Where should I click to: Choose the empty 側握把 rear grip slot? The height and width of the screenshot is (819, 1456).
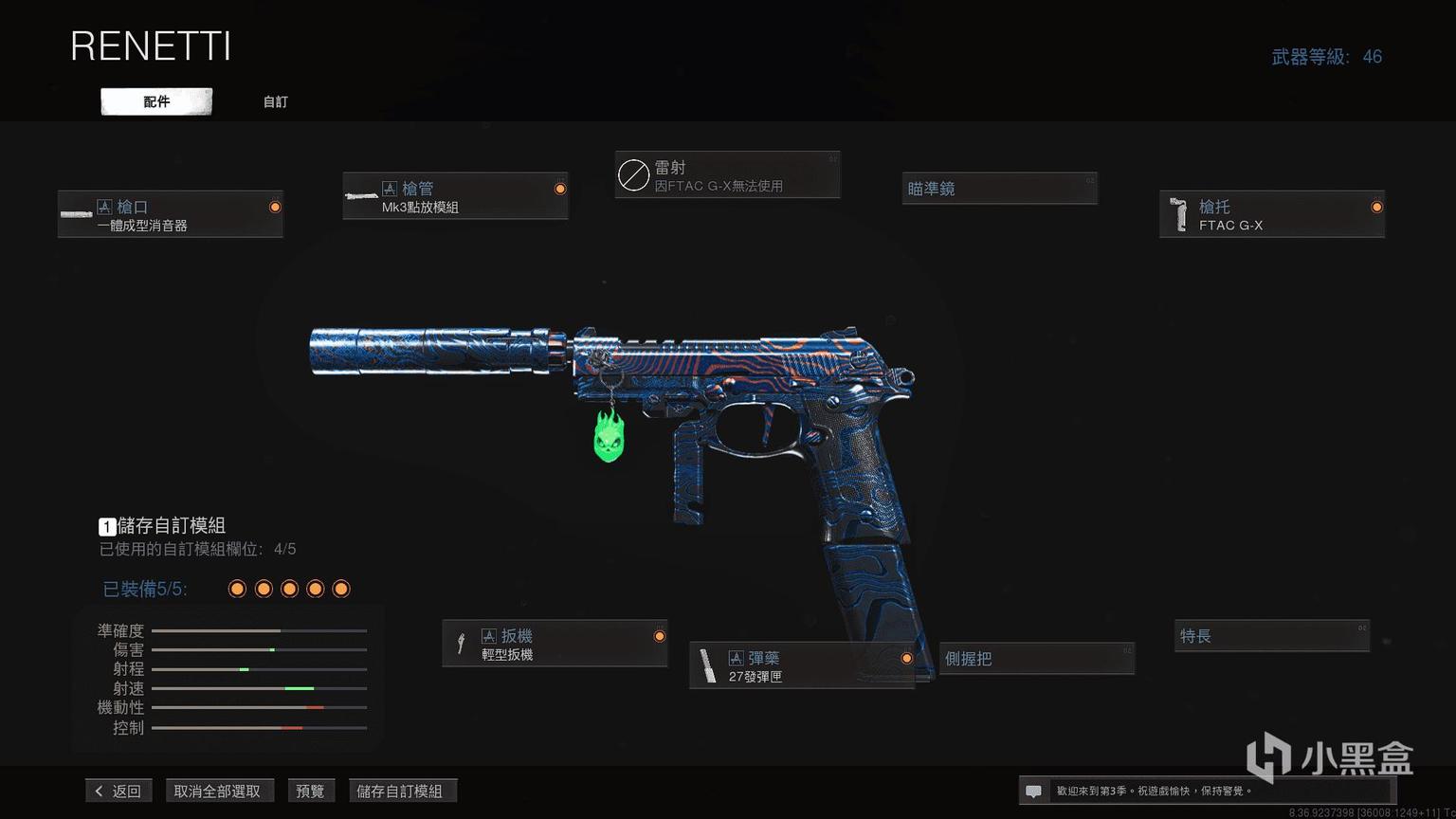click(1036, 659)
